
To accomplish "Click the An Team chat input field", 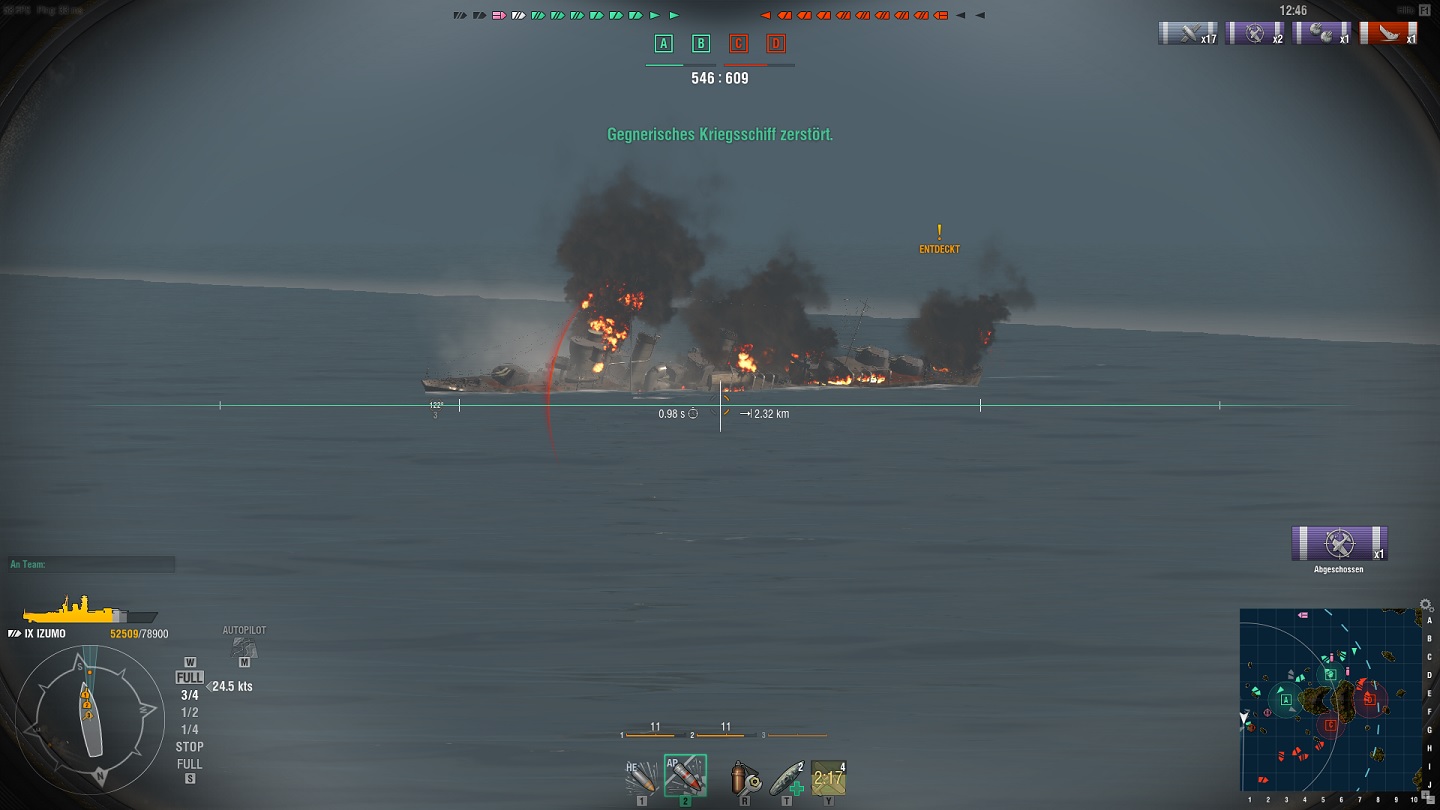I will pos(90,563).
